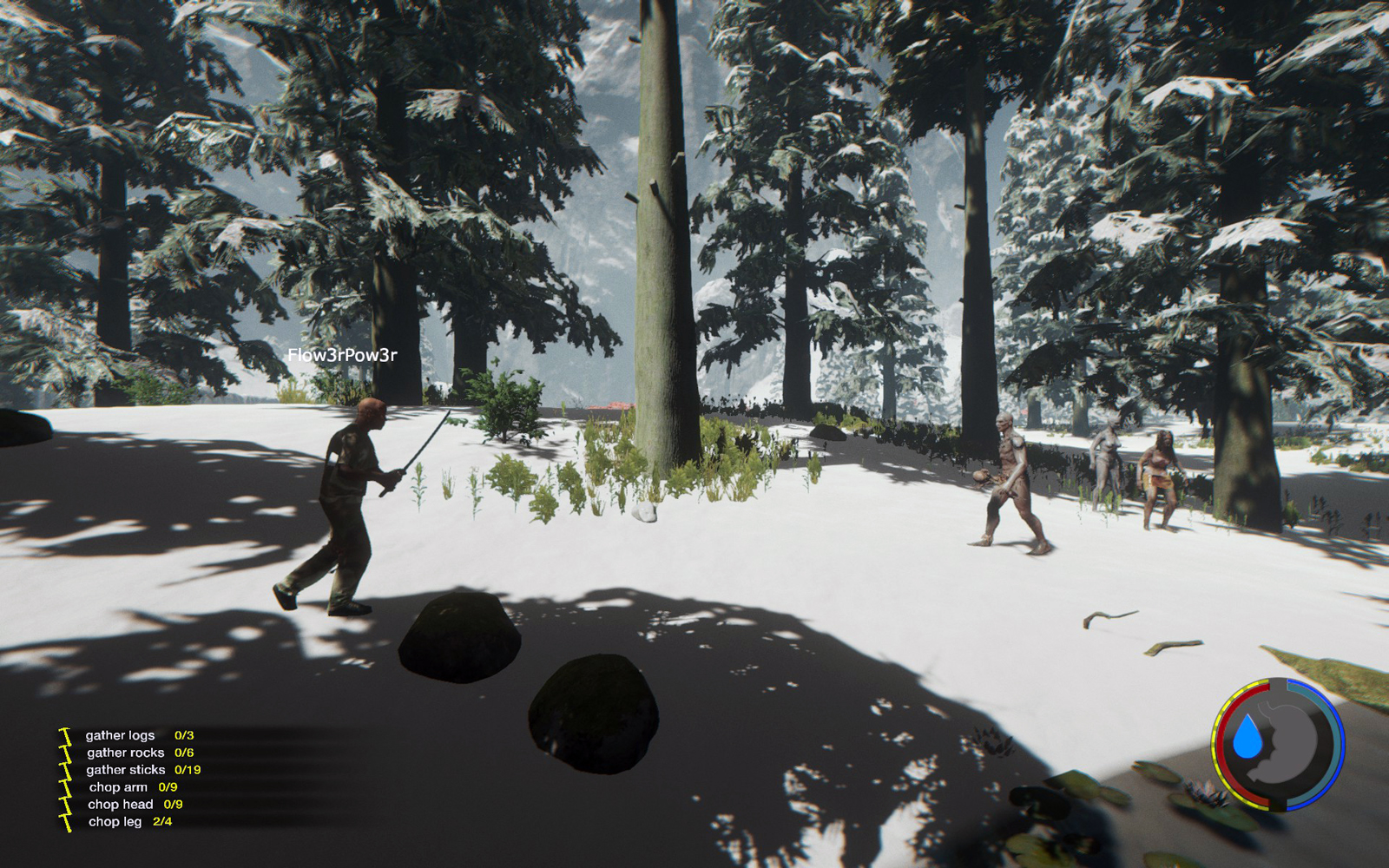Select the gather rocks objective
1389x868 pixels.
[x=125, y=753]
